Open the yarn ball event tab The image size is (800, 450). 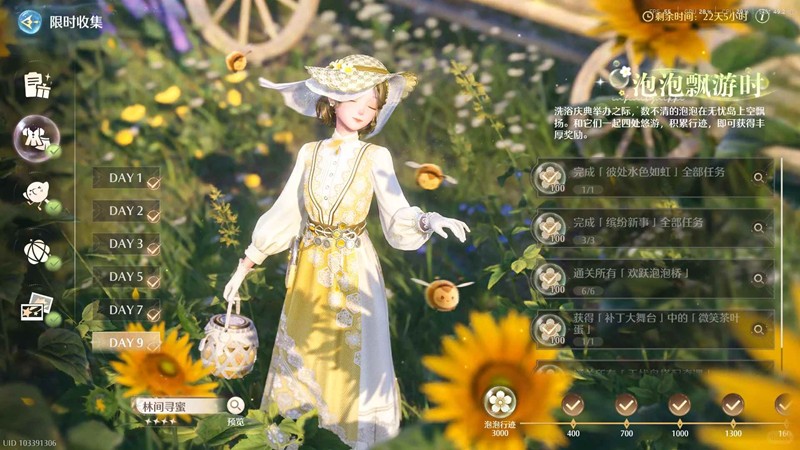[x=36, y=249]
